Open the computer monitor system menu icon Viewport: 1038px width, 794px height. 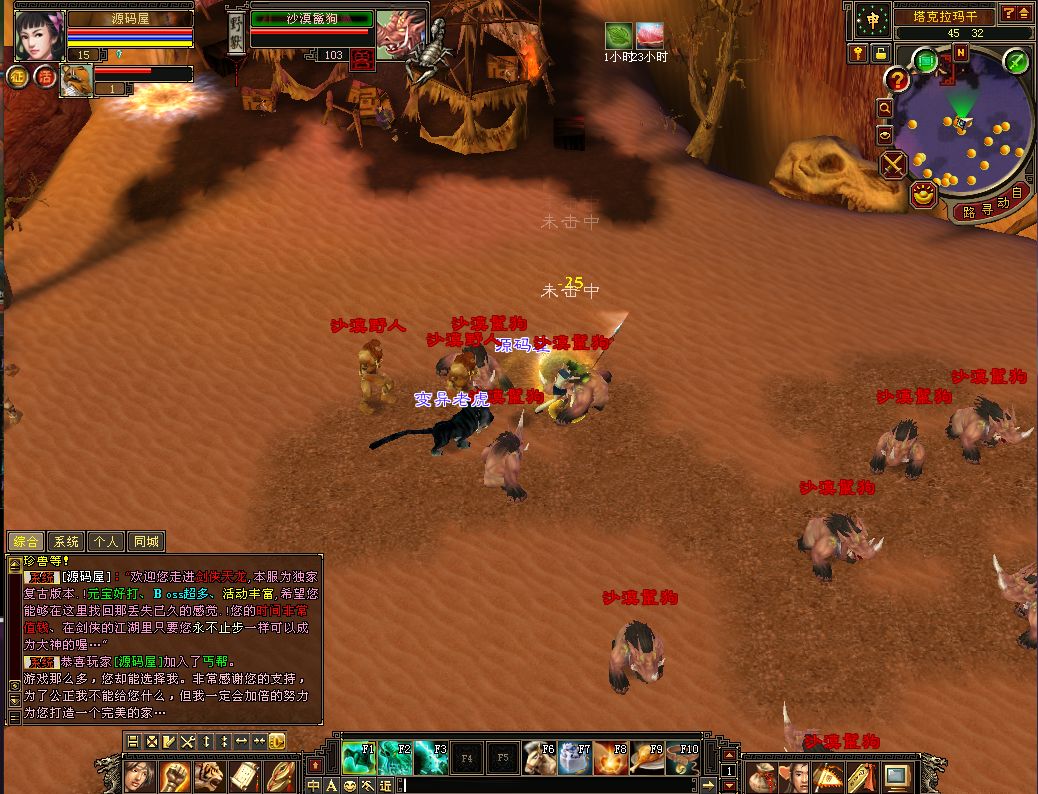[x=896, y=775]
